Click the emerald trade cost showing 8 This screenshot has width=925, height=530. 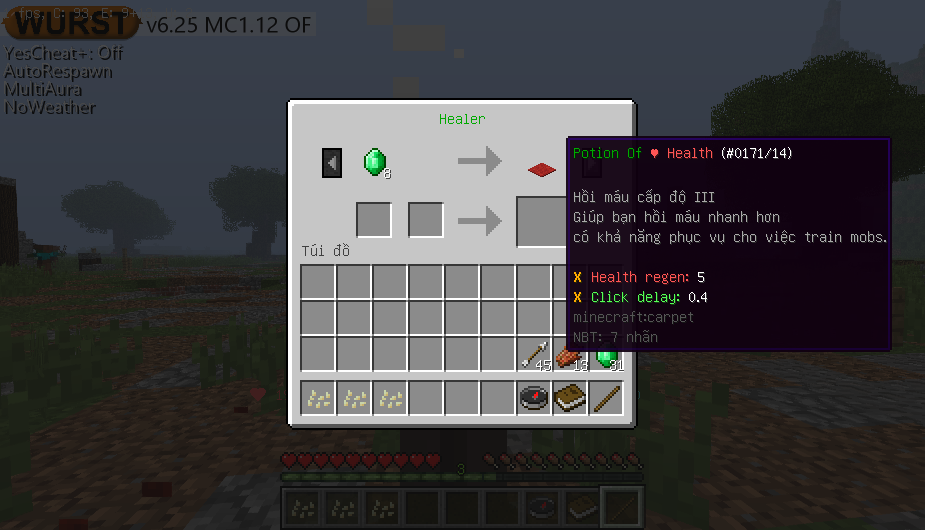click(375, 162)
